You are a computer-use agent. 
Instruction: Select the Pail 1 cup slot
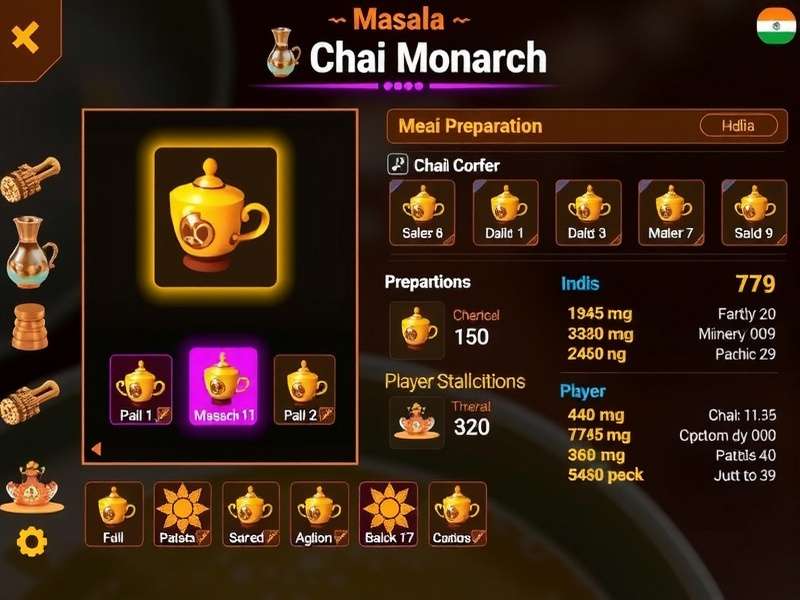[140, 389]
